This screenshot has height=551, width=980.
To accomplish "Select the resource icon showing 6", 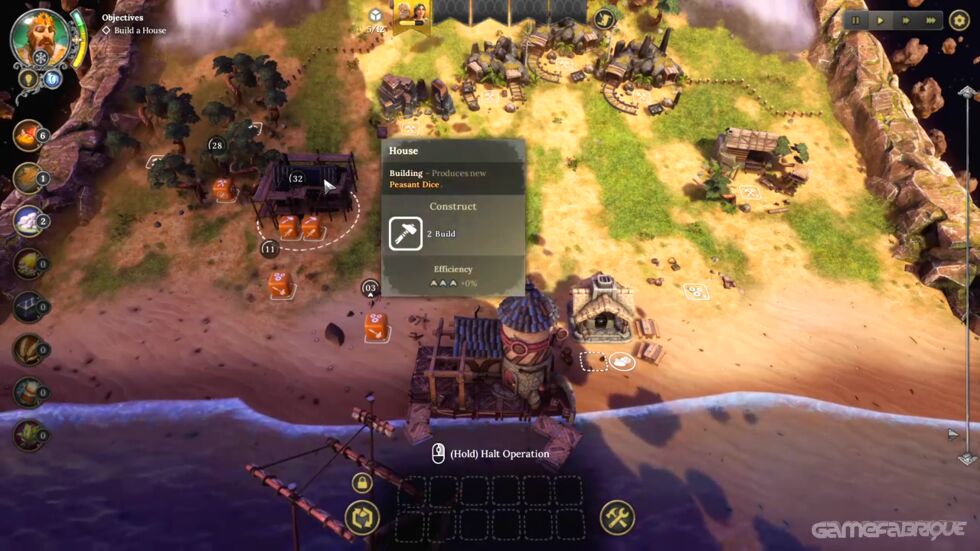I will coord(28,135).
